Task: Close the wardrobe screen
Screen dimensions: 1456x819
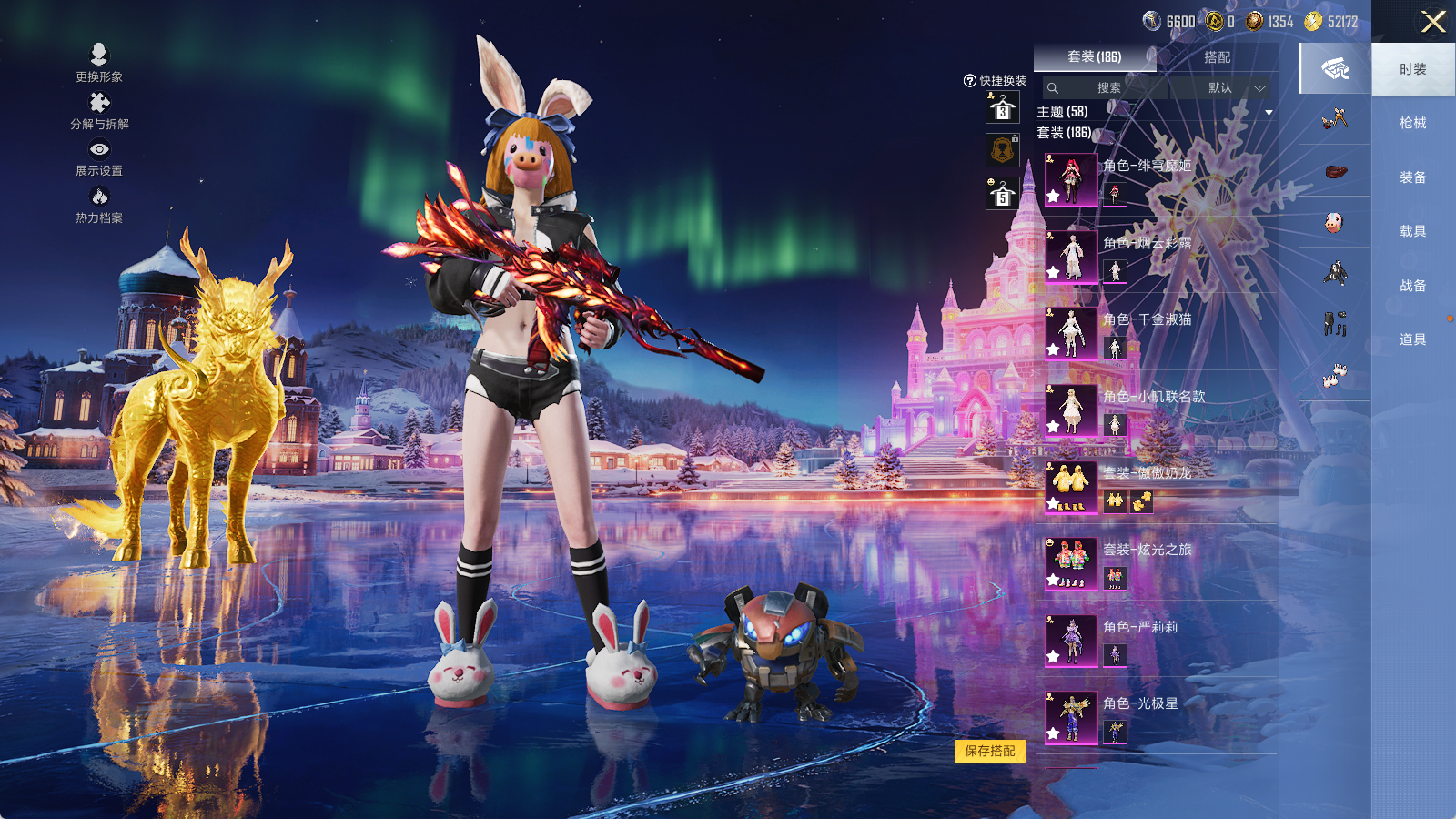Action: (x=1433, y=22)
